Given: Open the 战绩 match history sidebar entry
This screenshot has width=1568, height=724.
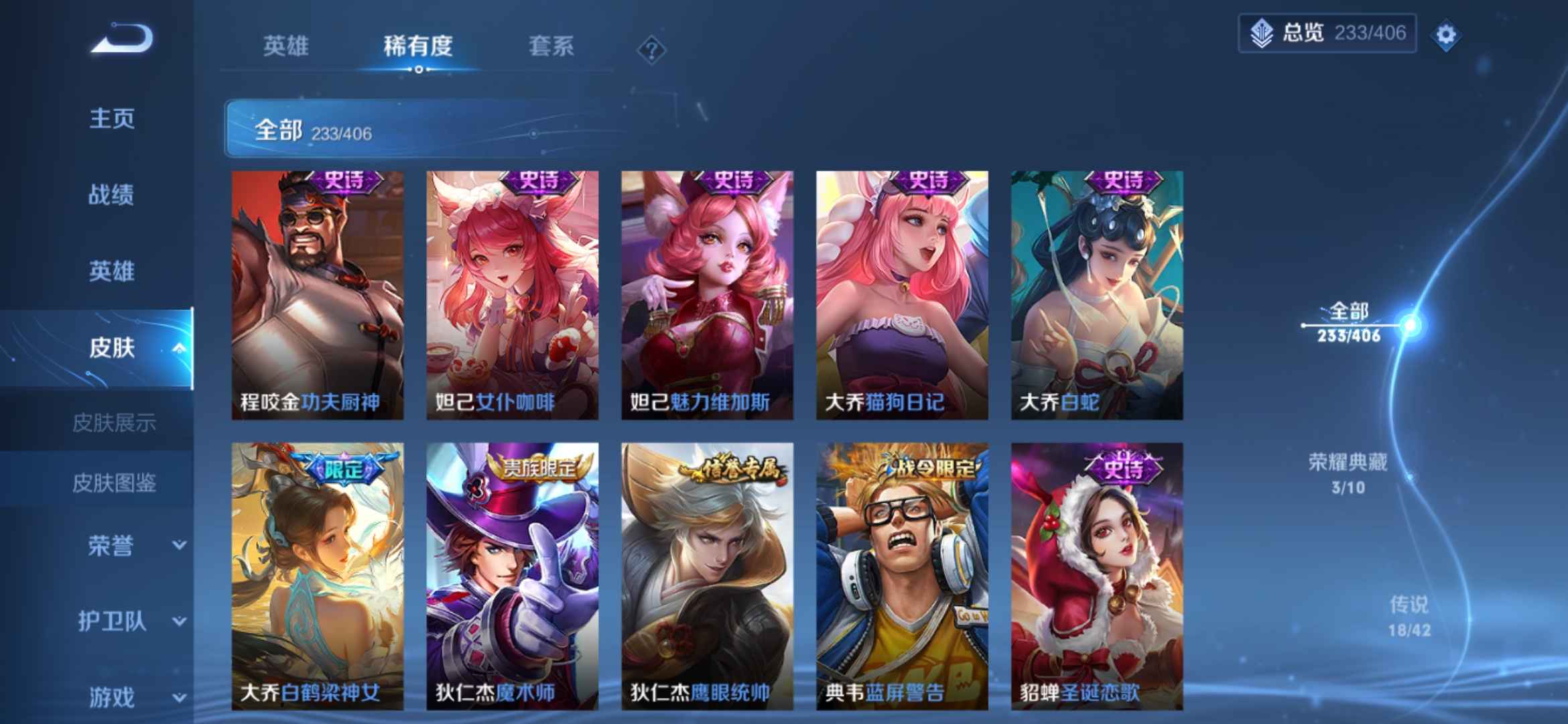Looking at the screenshot, I should click(x=111, y=194).
